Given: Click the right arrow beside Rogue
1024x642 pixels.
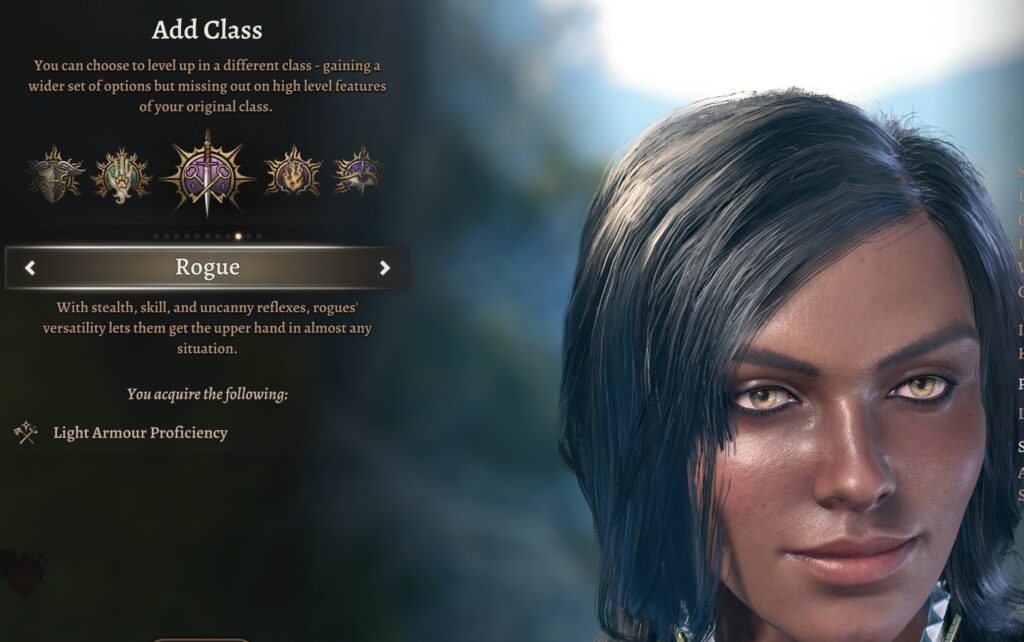Looking at the screenshot, I should pyautogui.click(x=385, y=267).
